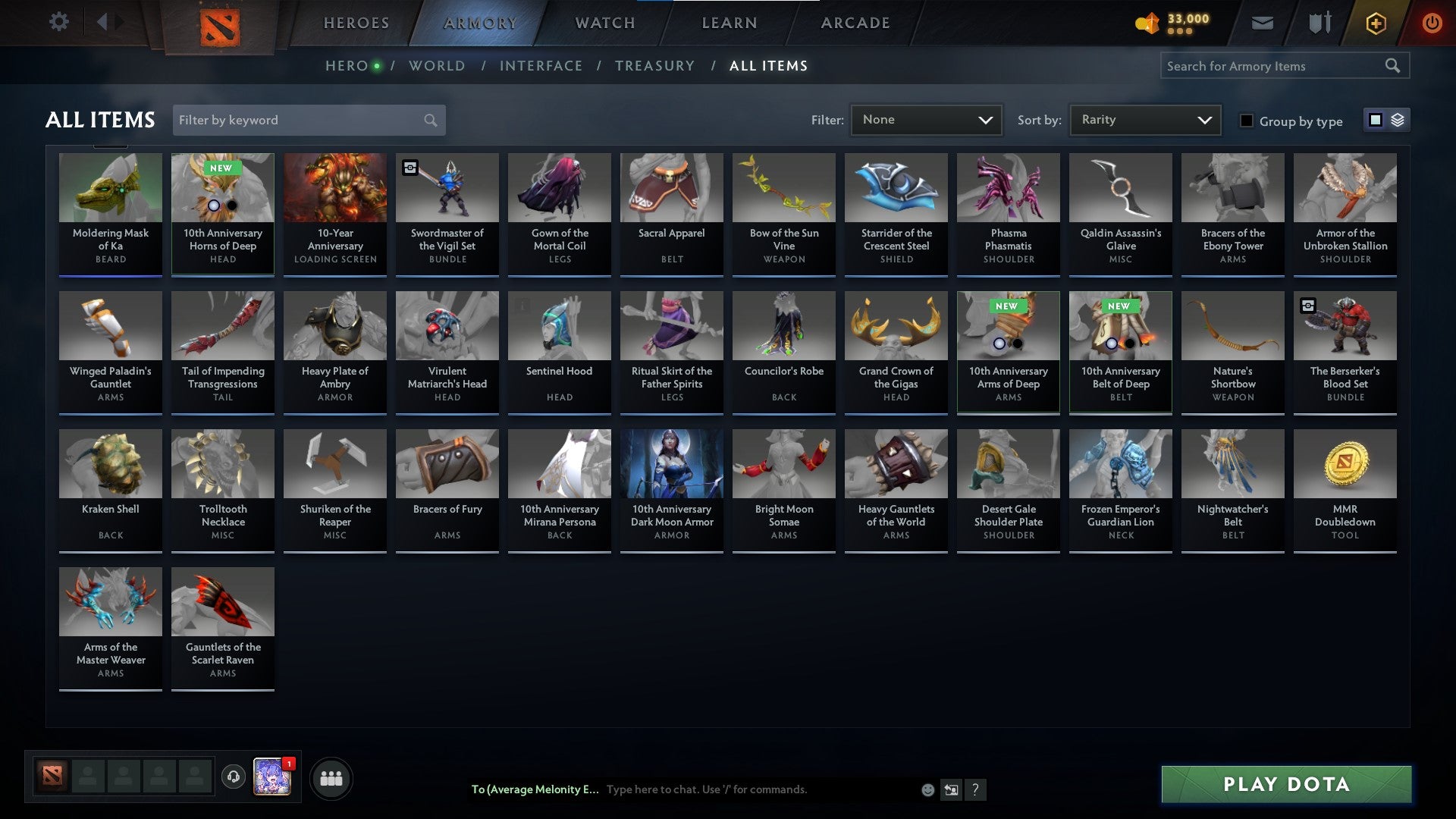Screen dimensions: 1456x819
Task: Go to the Heroes tab
Action: tap(356, 22)
